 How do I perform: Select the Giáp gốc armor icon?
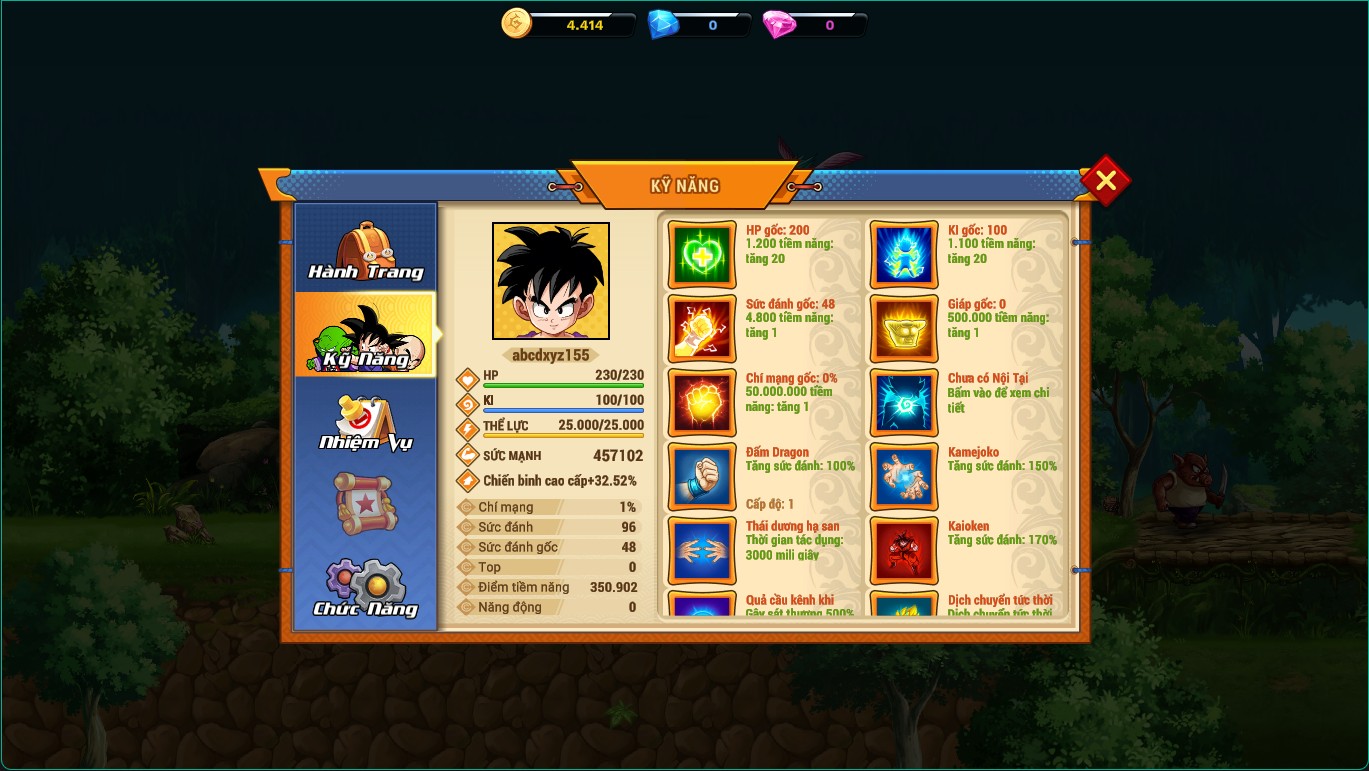pyautogui.click(x=904, y=329)
